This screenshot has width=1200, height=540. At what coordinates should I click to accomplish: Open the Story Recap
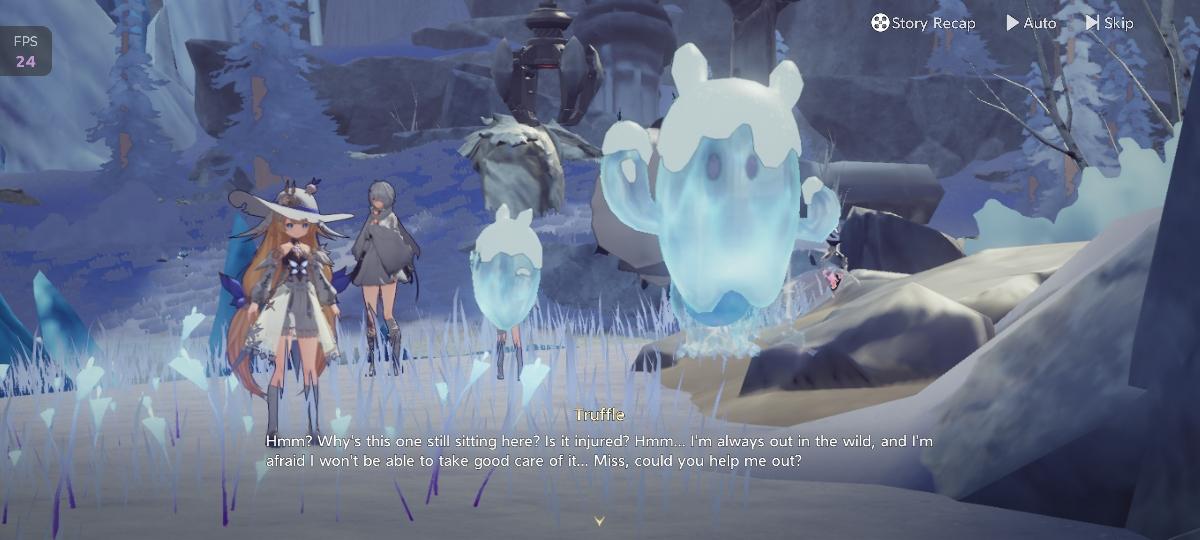point(923,23)
